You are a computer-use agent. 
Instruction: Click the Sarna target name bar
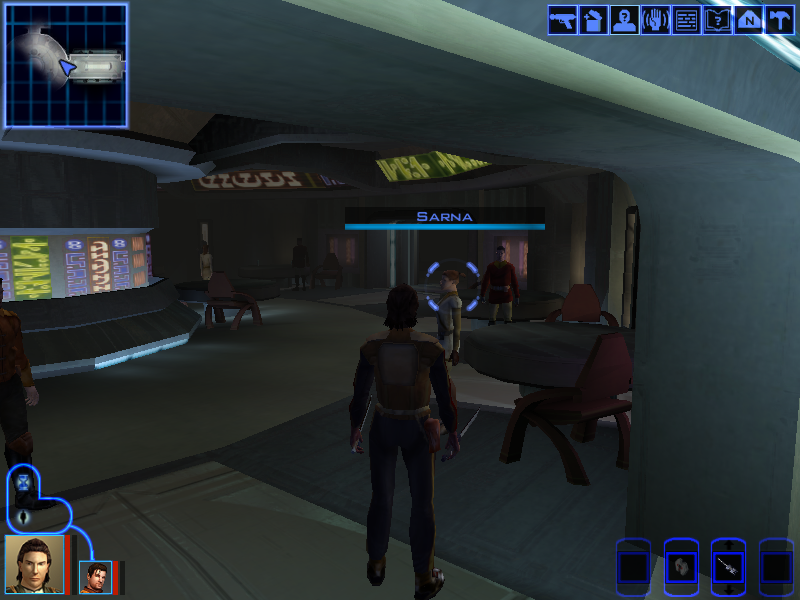tap(445, 217)
